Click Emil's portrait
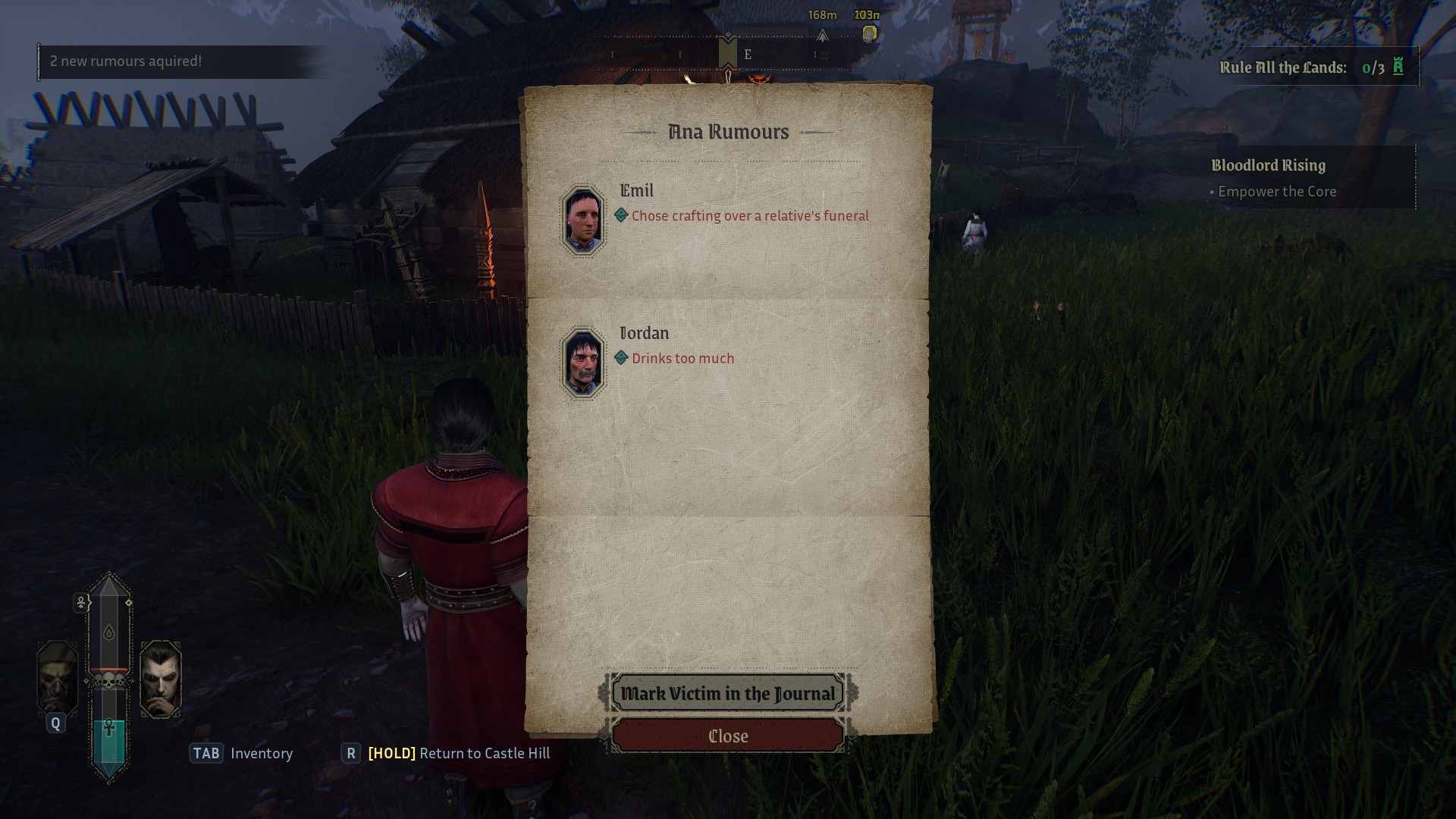The height and width of the screenshot is (819, 1456). 582,220
